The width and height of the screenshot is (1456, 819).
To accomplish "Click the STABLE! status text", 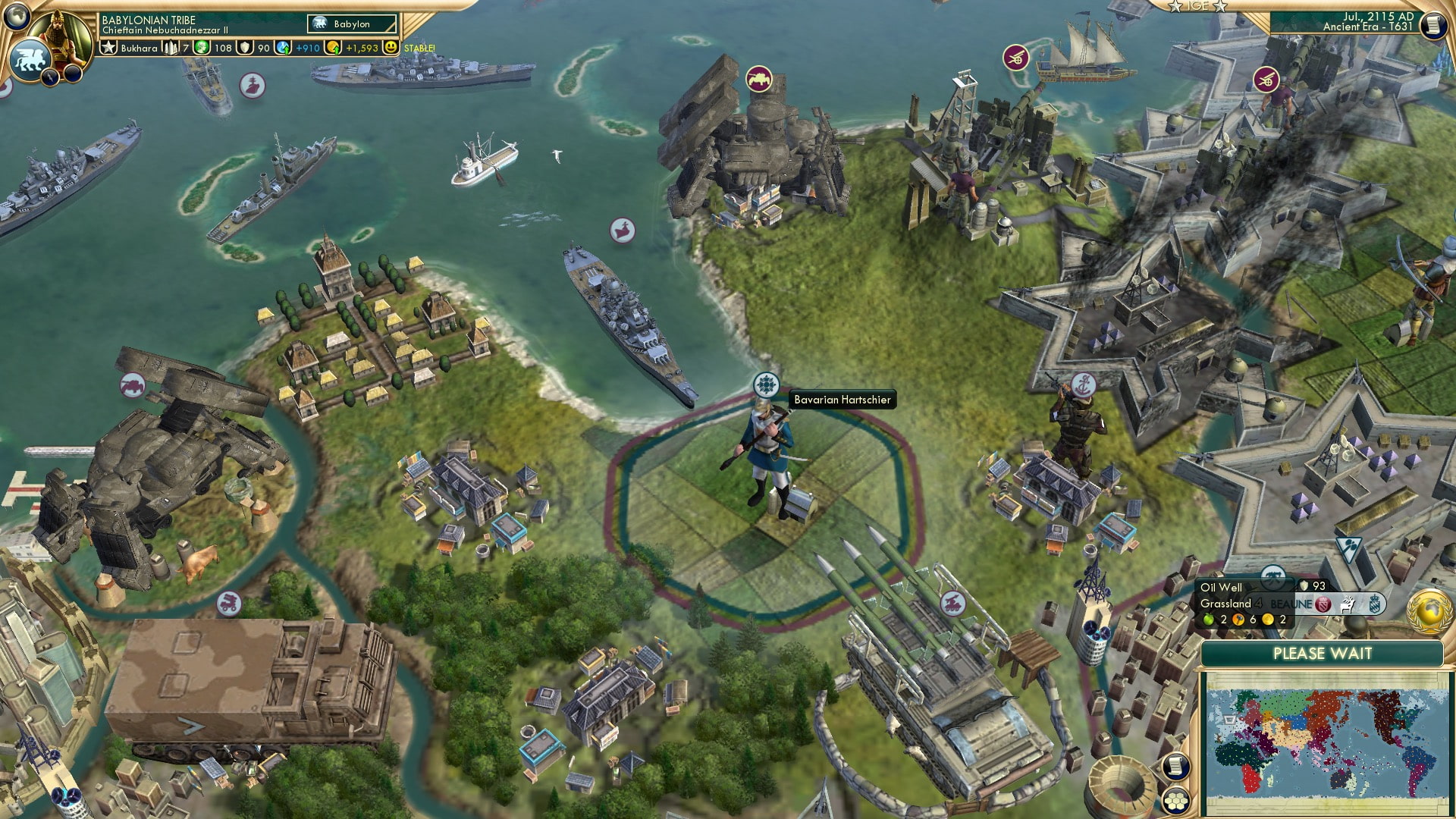I will click(x=418, y=47).
